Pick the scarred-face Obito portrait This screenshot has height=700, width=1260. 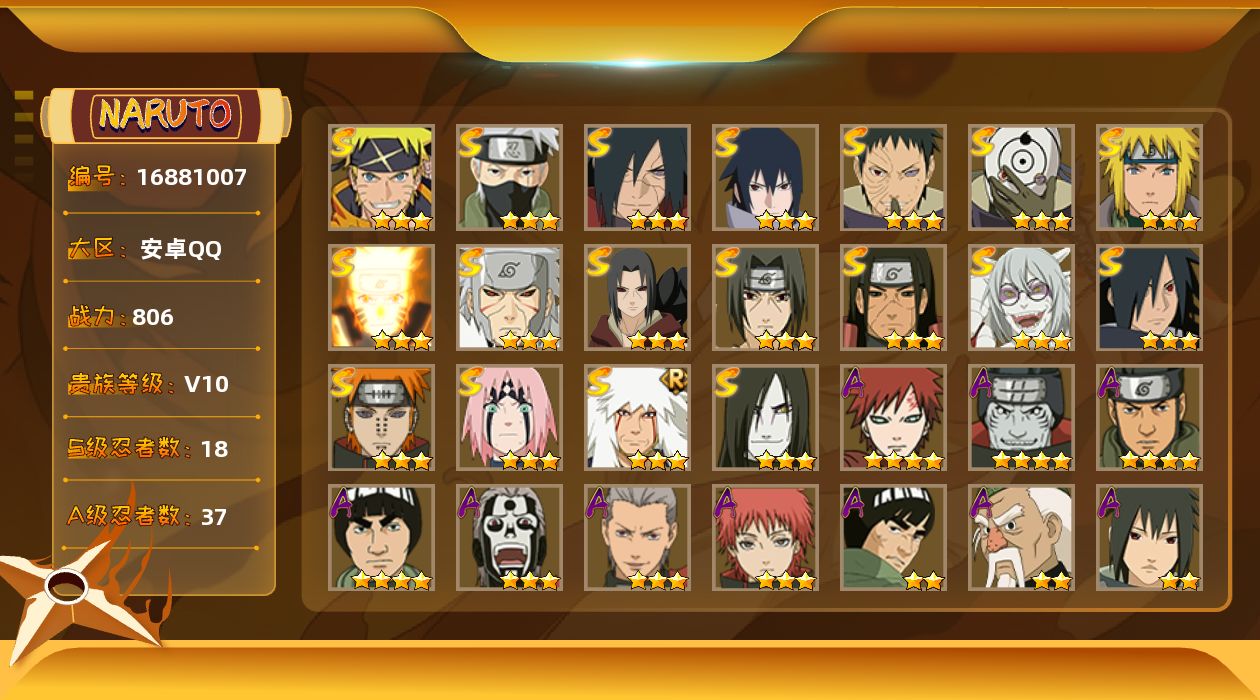coord(893,178)
